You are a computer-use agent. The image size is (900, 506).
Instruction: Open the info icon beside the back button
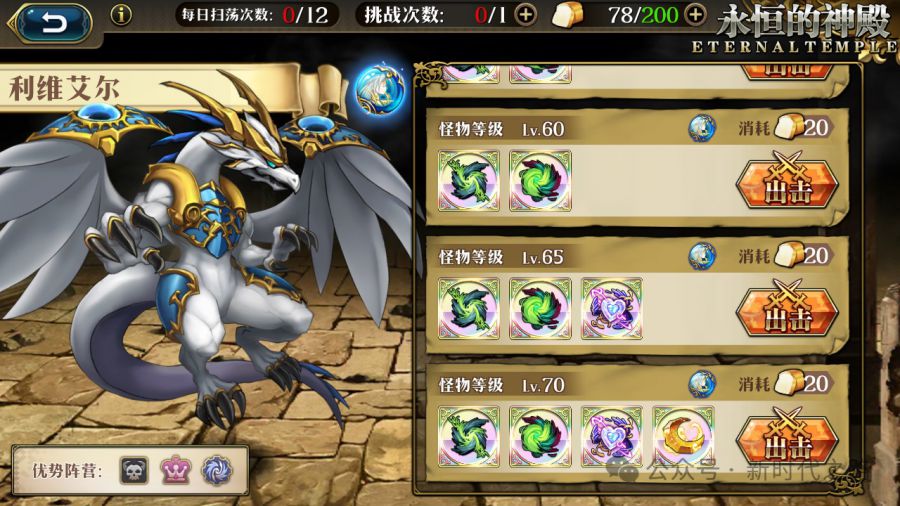[x=121, y=15]
